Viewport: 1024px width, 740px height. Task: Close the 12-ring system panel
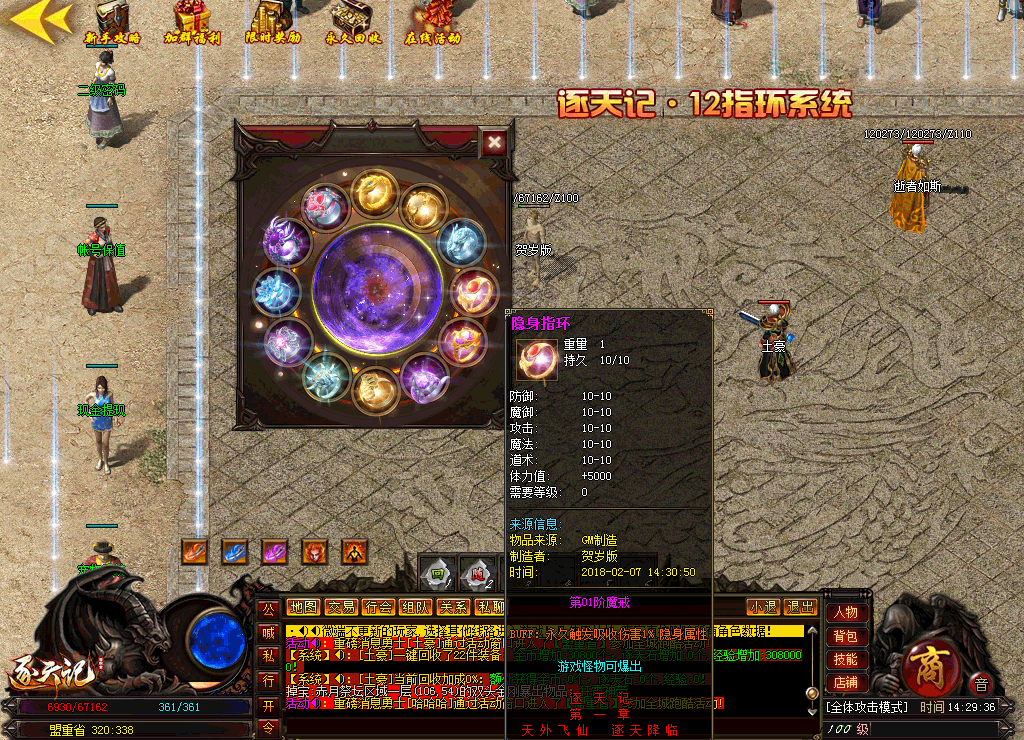coord(493,142)
